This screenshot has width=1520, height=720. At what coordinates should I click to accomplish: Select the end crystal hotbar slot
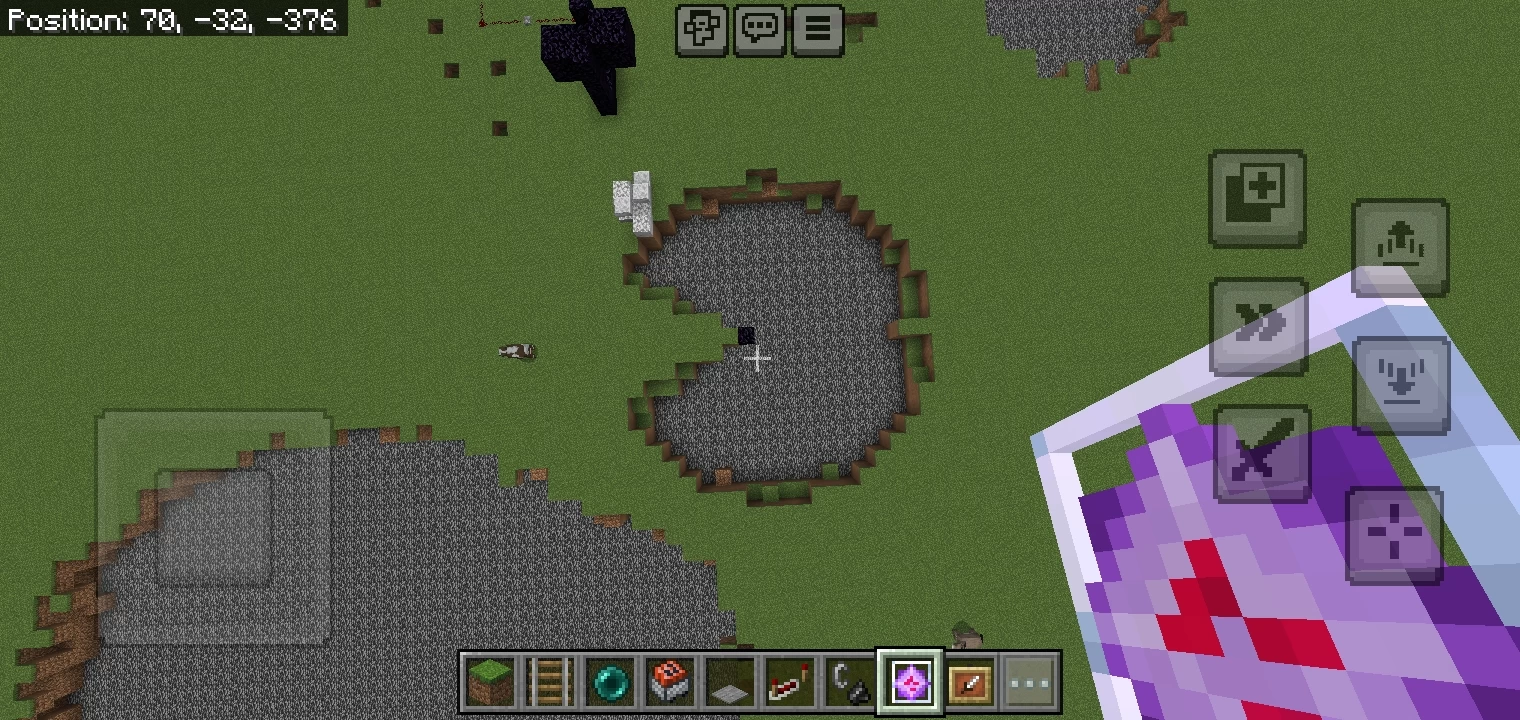(x=910, y=683)
